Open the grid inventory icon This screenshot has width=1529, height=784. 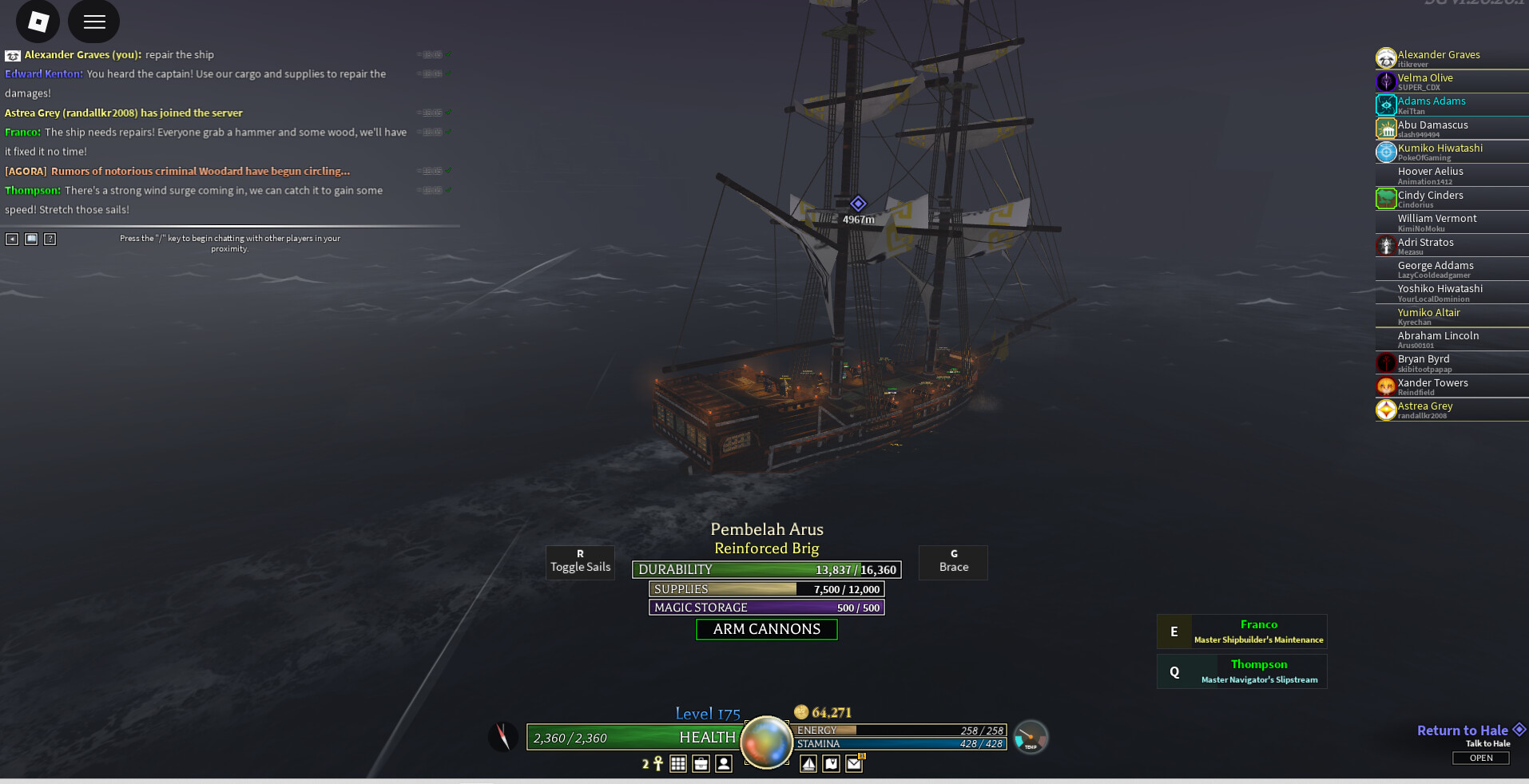click(x=678, y=764)
